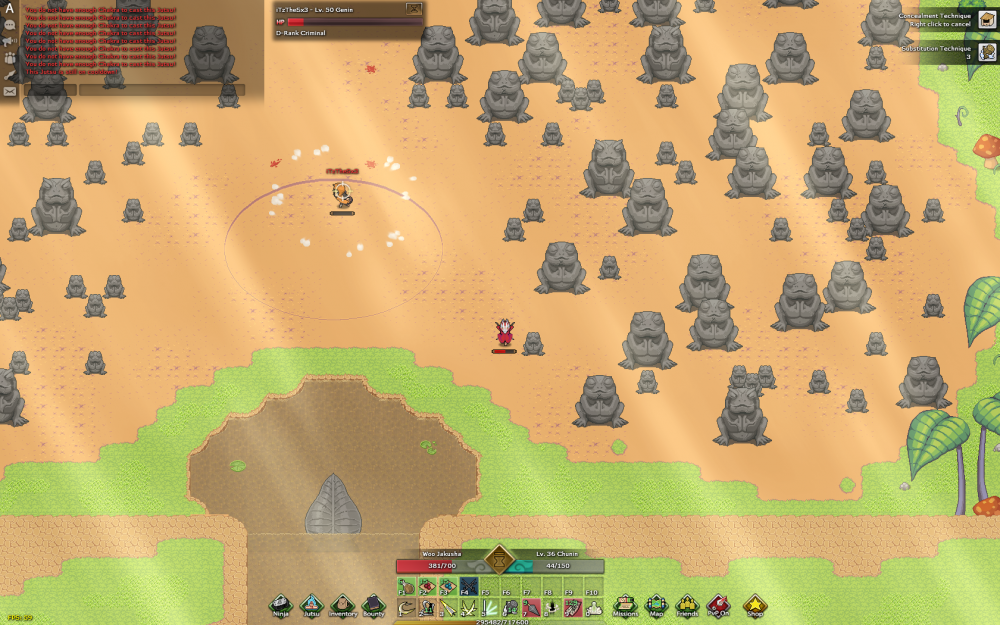Show the Map
This screenshot has width=1000, height=625.
point(656,603)
